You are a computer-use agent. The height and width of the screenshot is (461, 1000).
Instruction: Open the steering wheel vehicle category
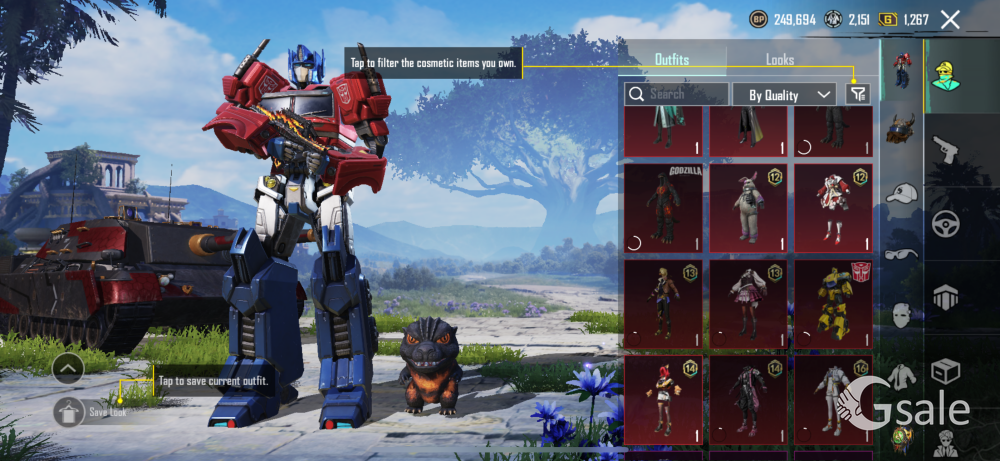tap(945, 224)
